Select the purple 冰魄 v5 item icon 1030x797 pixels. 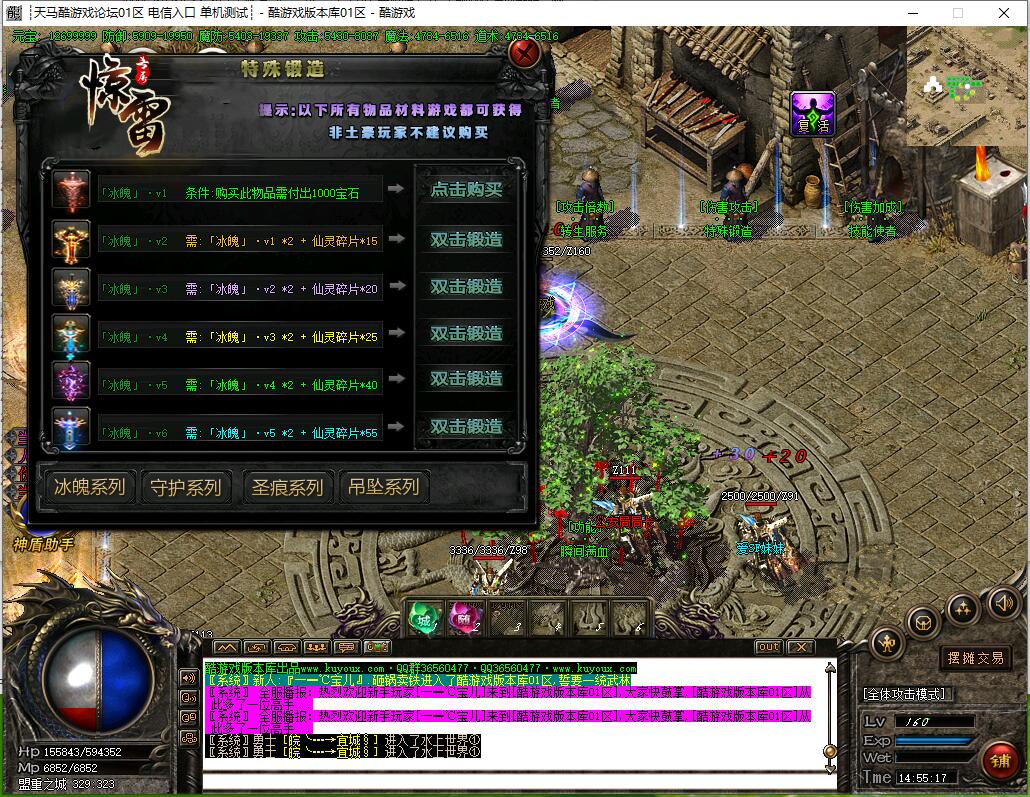(72, 381)
